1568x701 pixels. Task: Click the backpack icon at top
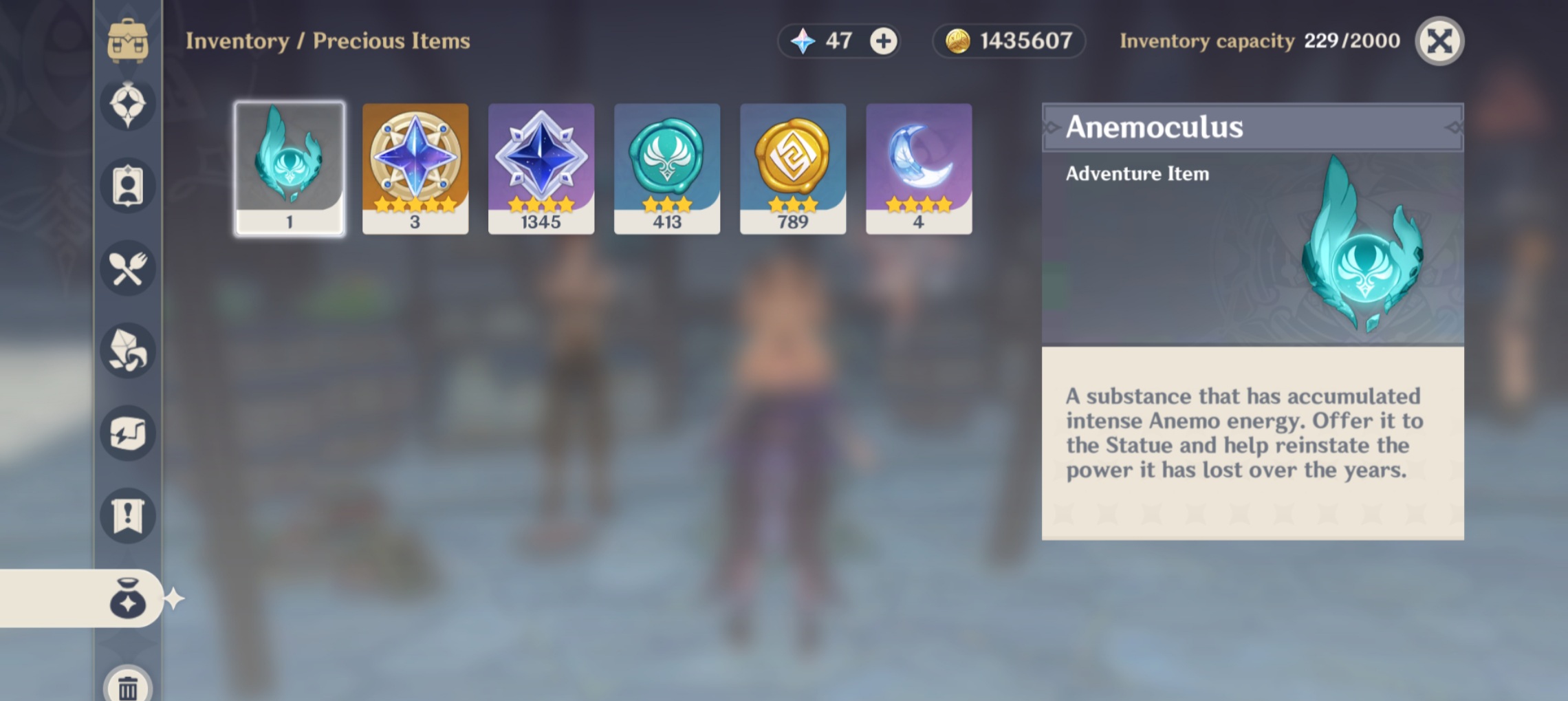click(x=128, y=41)
